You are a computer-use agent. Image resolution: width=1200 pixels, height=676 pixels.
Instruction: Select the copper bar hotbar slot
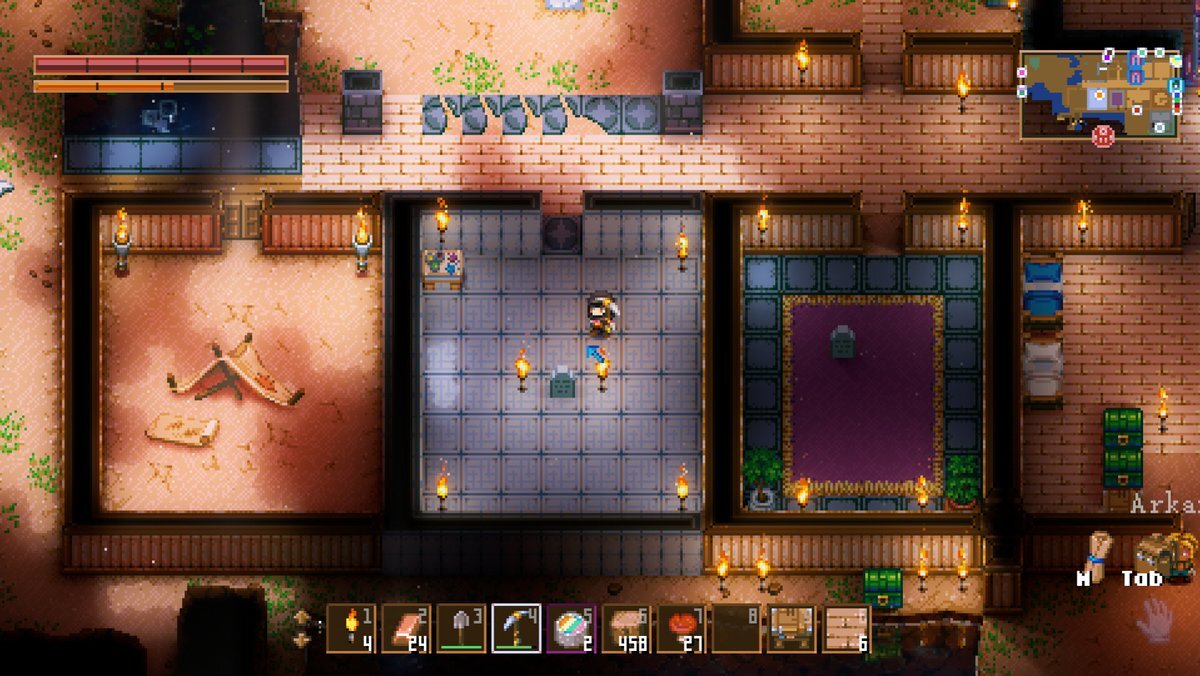[x=406, y=629]
